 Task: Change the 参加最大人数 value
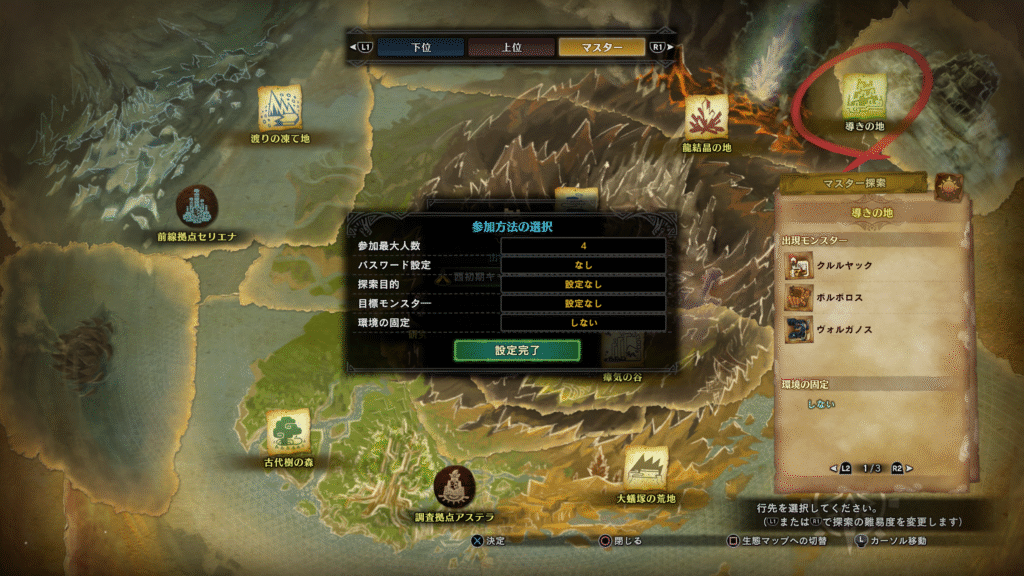[583, 246]
